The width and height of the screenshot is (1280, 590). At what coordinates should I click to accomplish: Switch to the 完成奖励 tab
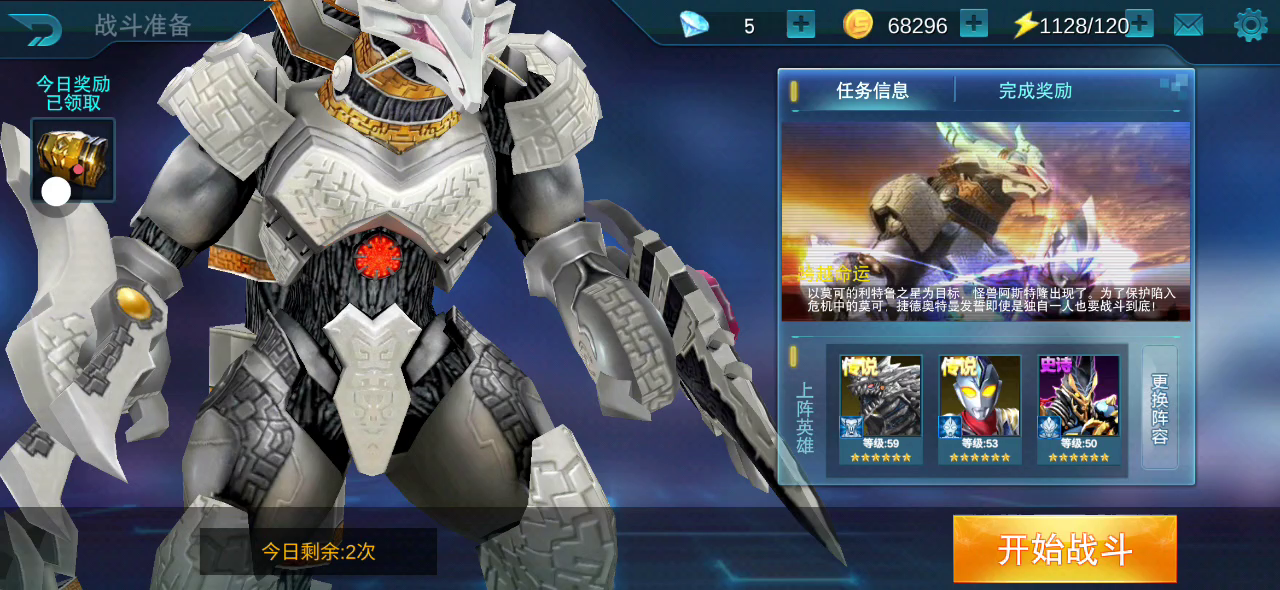(1035, 91)
